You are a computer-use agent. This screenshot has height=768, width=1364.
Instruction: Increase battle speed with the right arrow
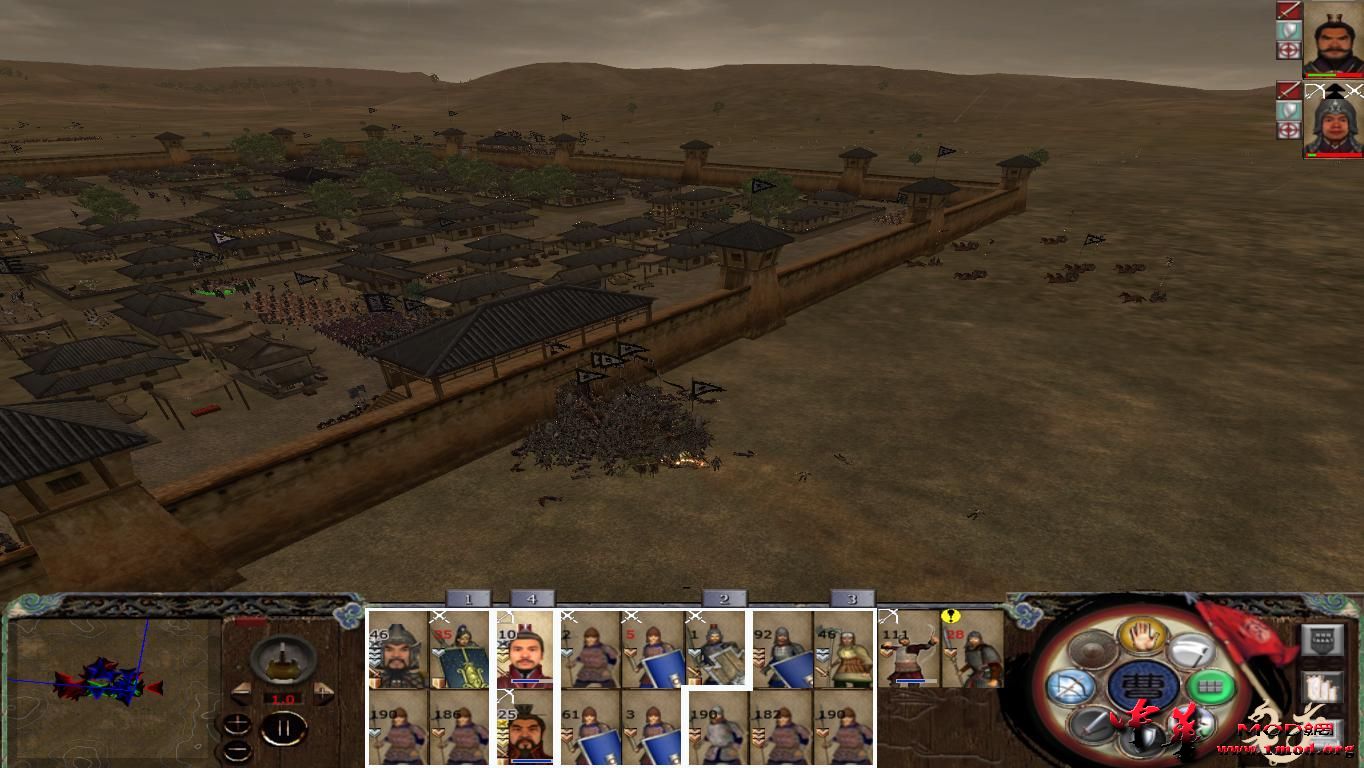tap(322, 694)
